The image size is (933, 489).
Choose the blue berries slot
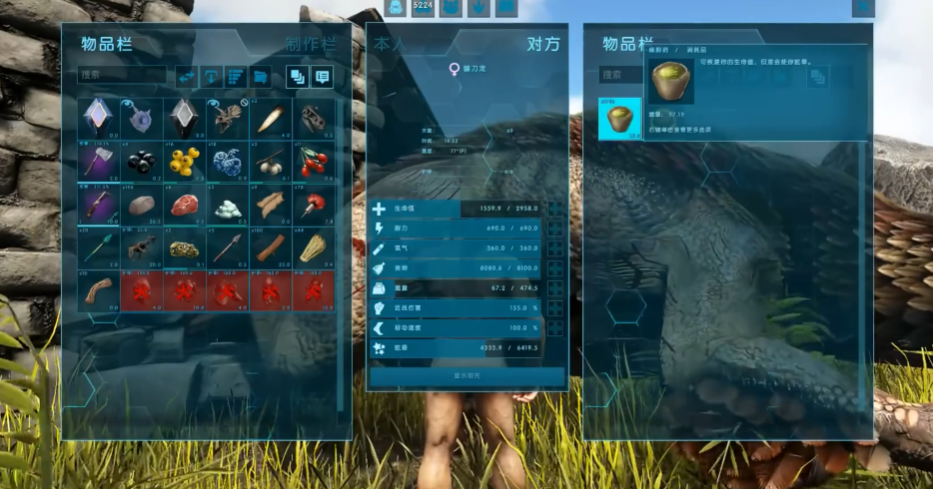pos(228,161)
